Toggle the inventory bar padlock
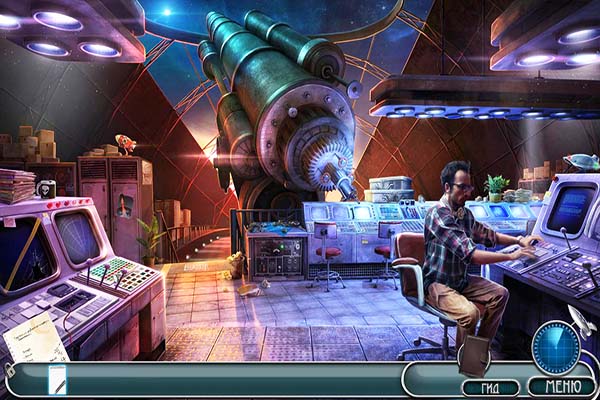Image resolution: width=600 pixels, height=400 pixels. (9, 371)
